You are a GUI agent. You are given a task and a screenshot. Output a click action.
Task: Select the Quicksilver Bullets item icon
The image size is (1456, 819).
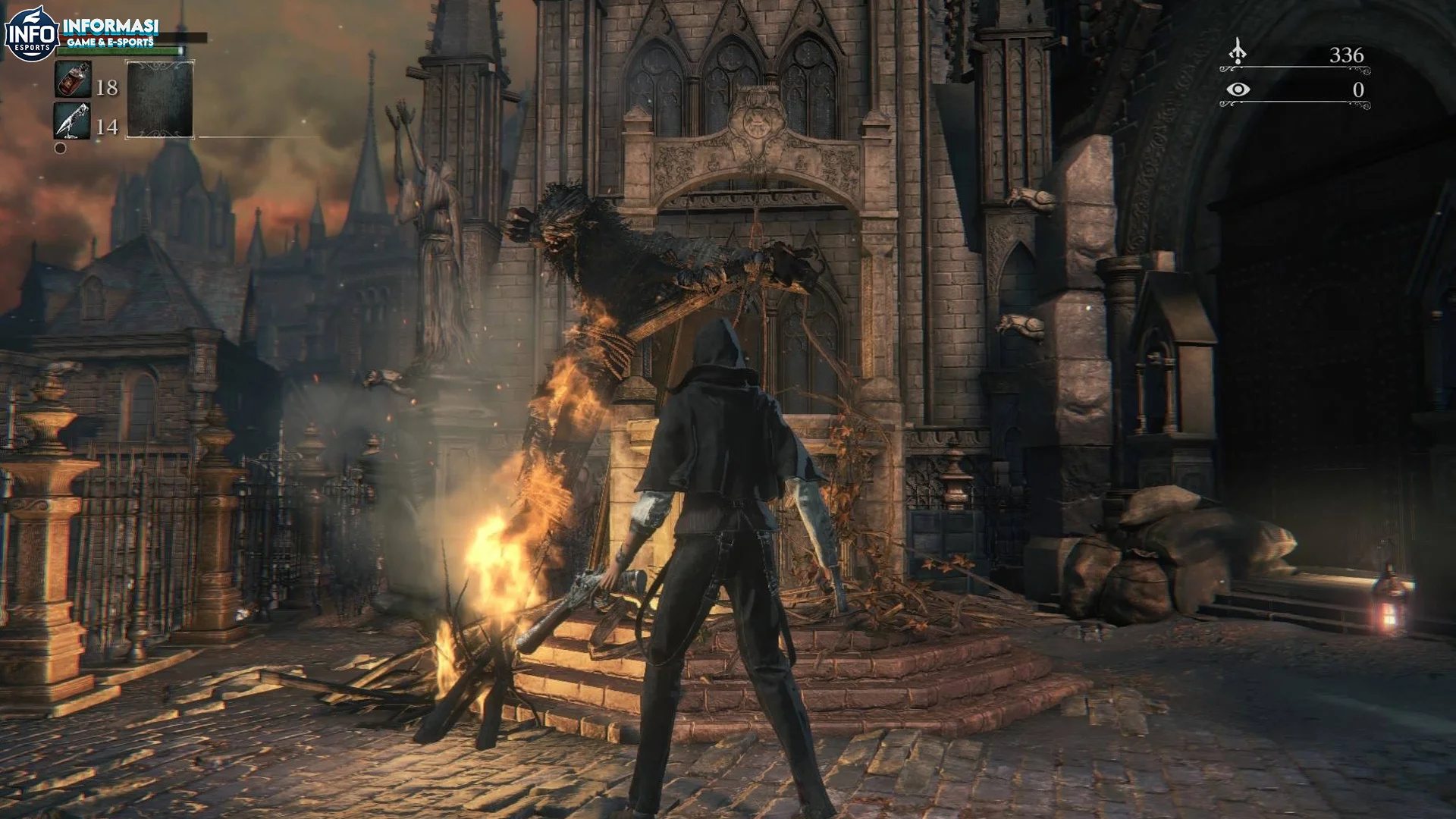point(73,122)
